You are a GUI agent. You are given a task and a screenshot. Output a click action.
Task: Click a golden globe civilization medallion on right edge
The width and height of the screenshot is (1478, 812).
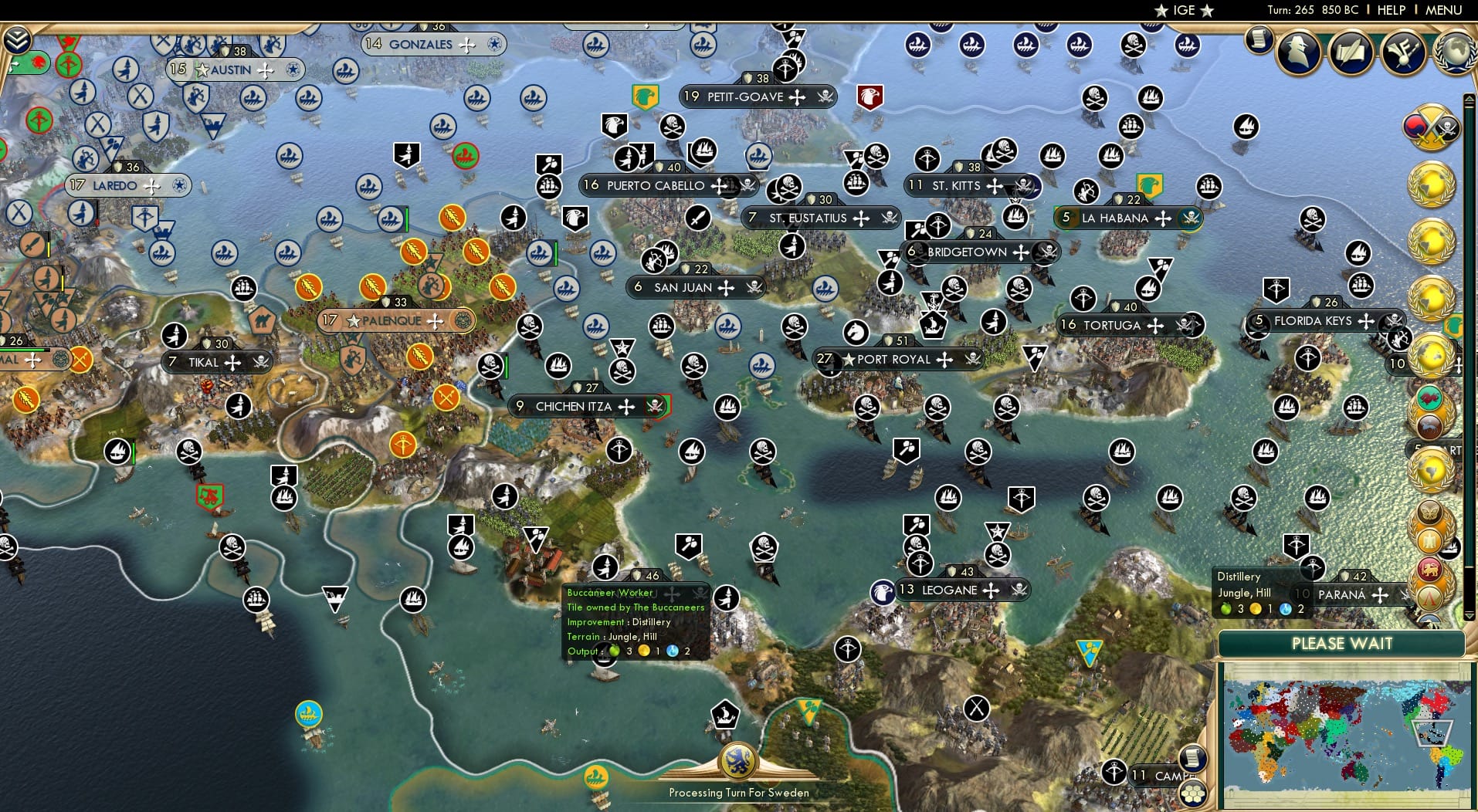click(x=1432, y=183)
